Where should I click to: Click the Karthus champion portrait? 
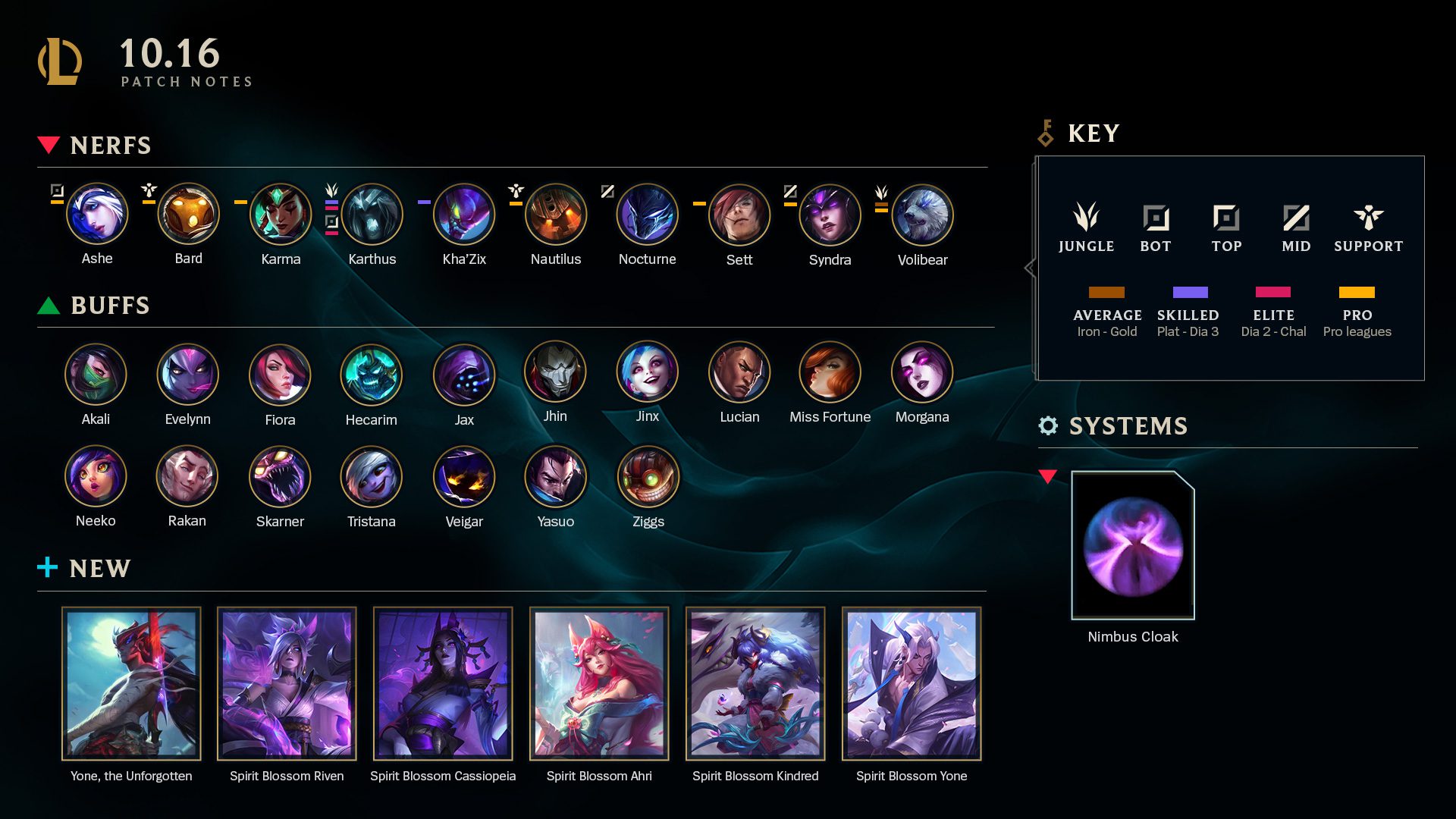372,215
